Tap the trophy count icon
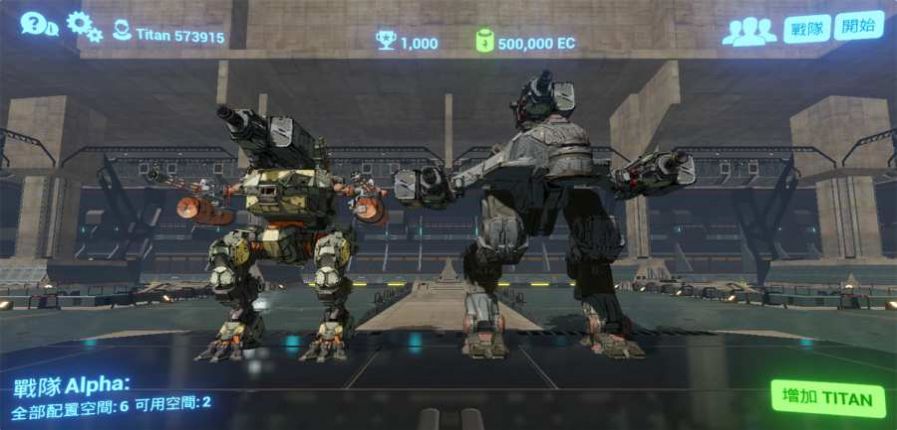The width and height of the screenshot is (897, 430). click(x=386, y=41)
